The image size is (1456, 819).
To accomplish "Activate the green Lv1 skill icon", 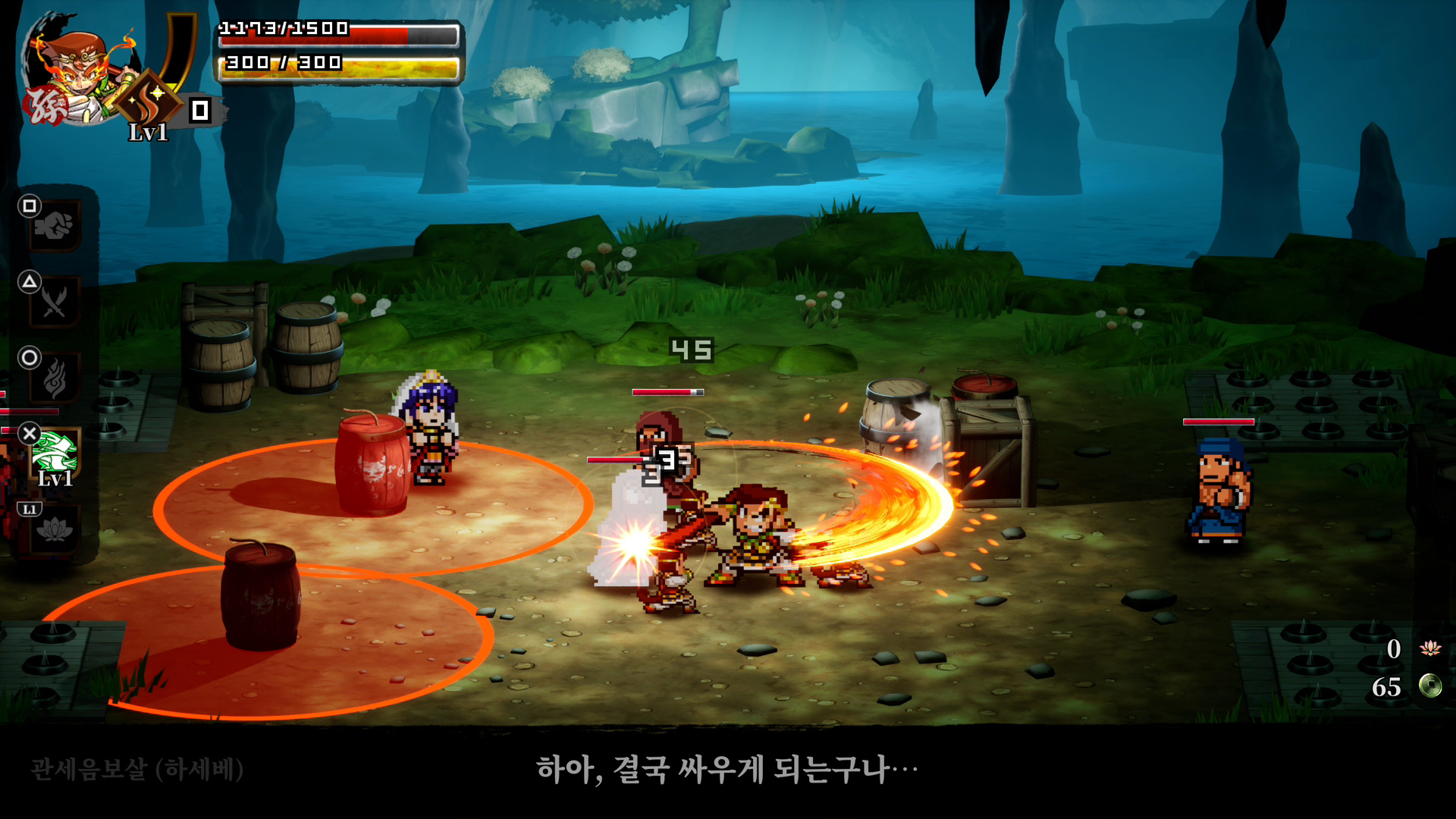I will [x=55, y=453].
